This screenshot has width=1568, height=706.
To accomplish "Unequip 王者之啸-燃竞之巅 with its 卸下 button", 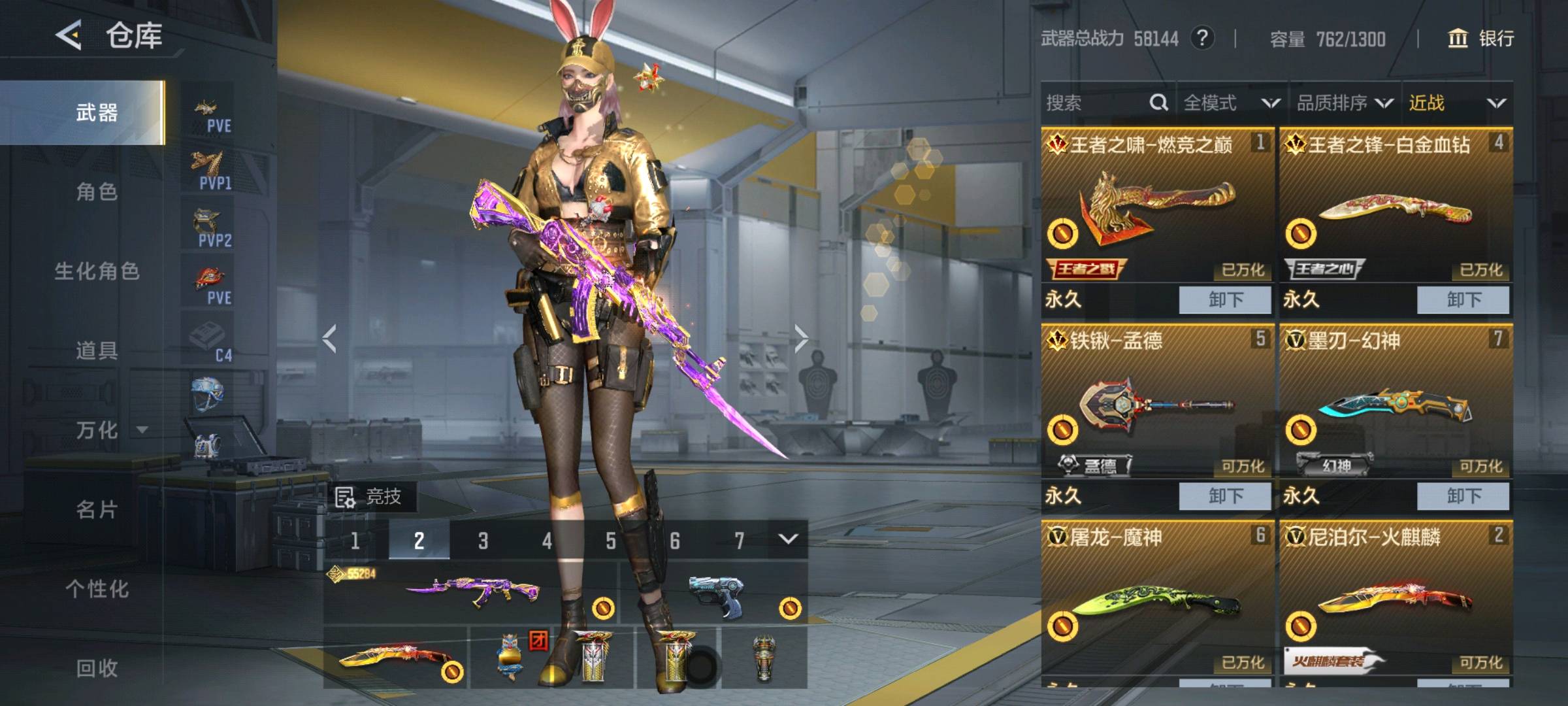I will [x=1225, y=299].
